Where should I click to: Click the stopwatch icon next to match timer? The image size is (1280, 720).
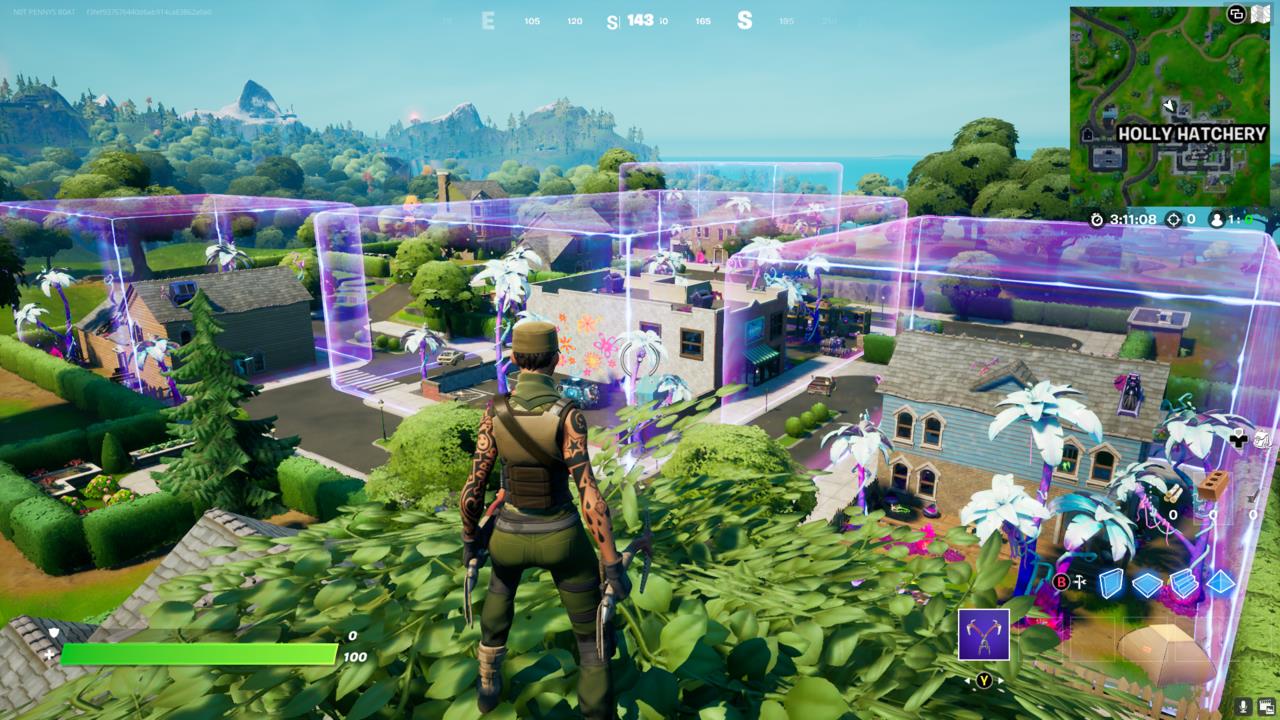(x=1096, y=219)
